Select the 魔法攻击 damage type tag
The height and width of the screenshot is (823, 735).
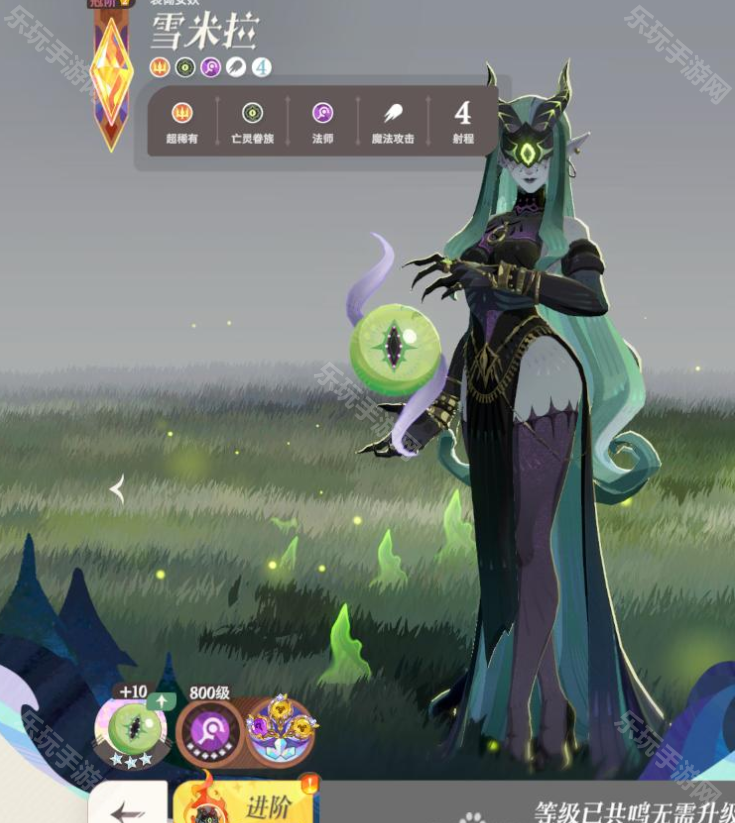[x=393, y=122]
